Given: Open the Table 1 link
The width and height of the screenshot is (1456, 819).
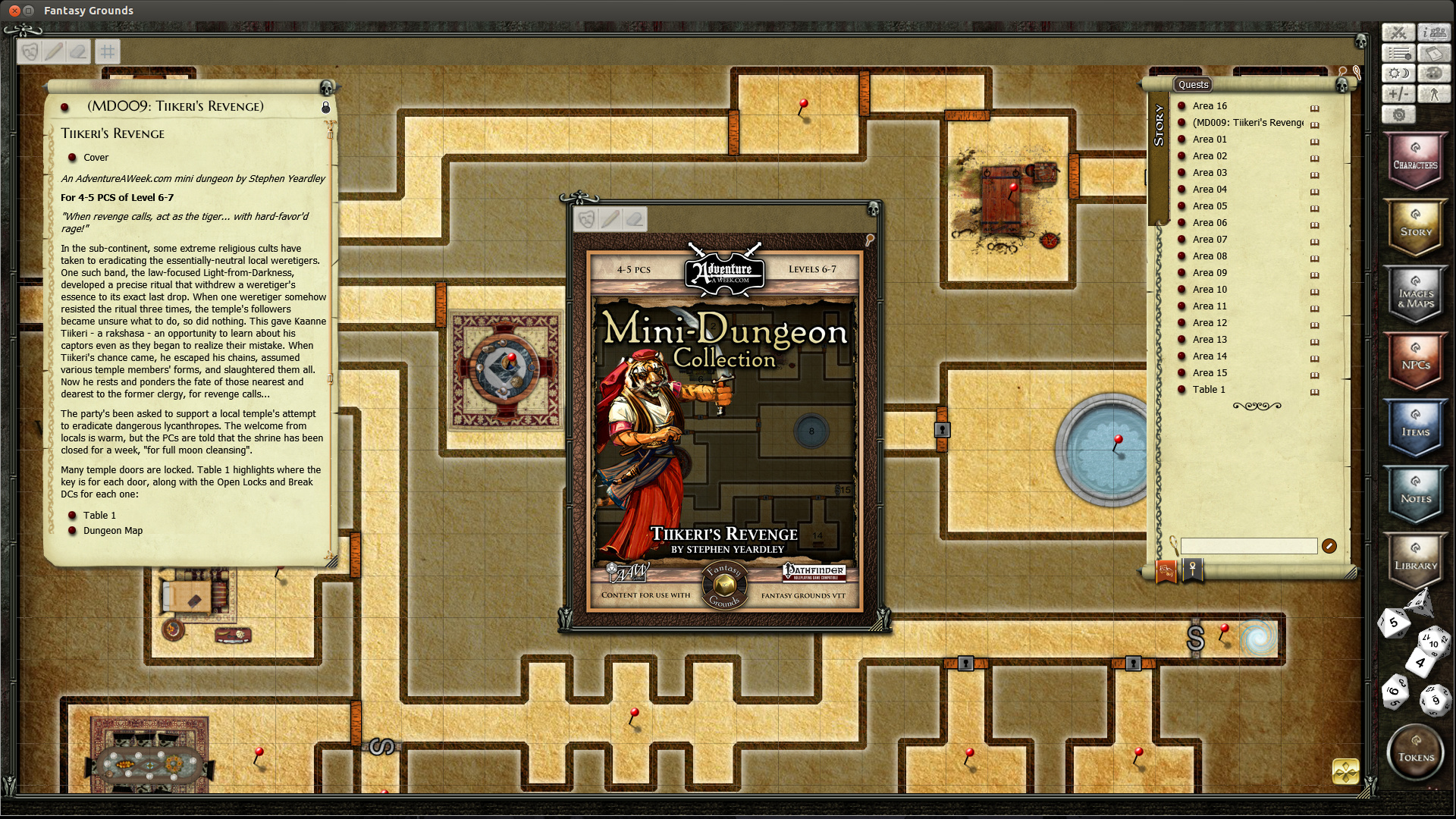Looking at the screenshot, I should click(99, 515).
